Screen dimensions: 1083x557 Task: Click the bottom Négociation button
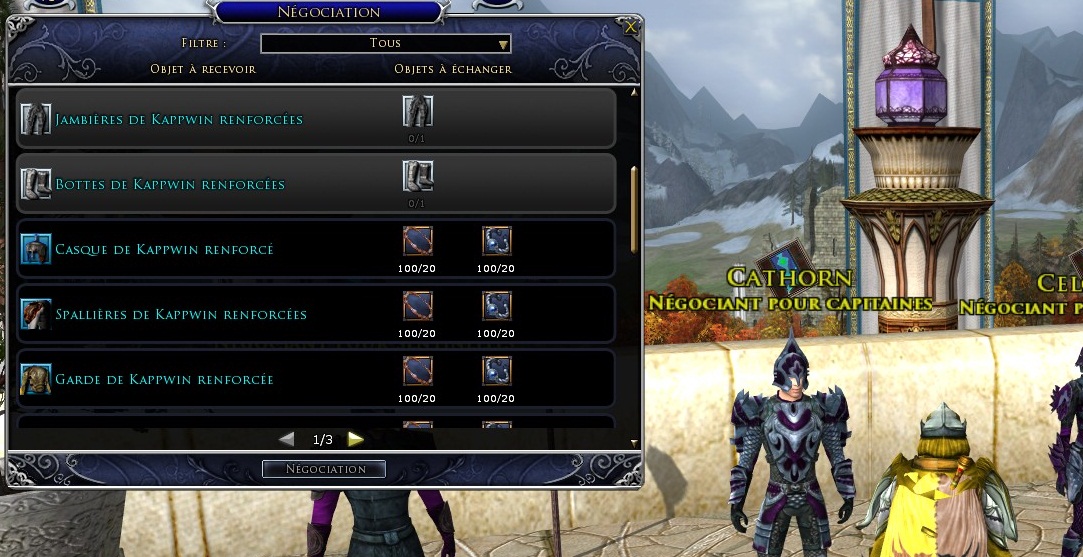[324, 469]
